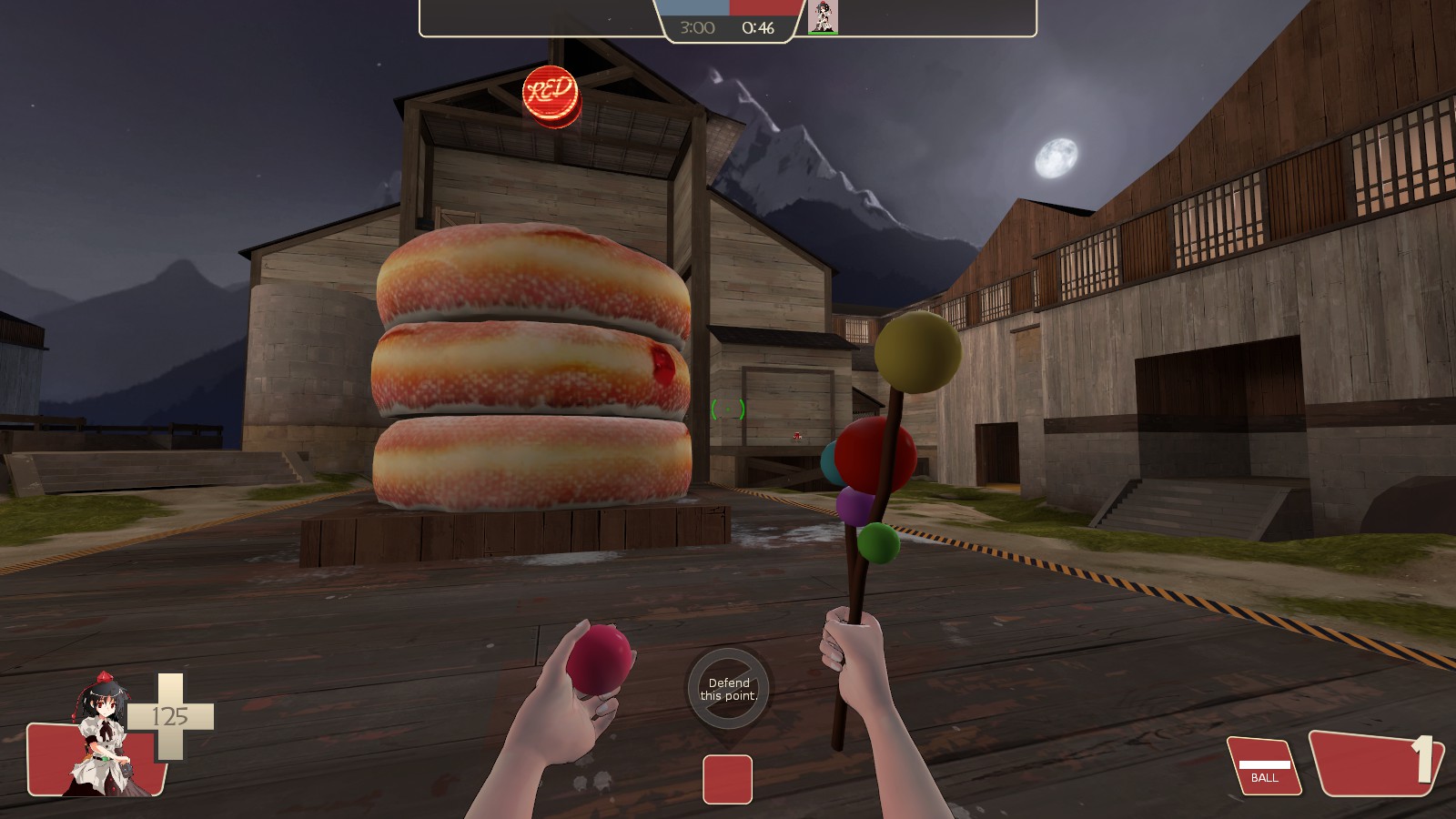Select the character portrait beside the health cross
This screenshot has width=1456, height=819.
pos(103,735)
